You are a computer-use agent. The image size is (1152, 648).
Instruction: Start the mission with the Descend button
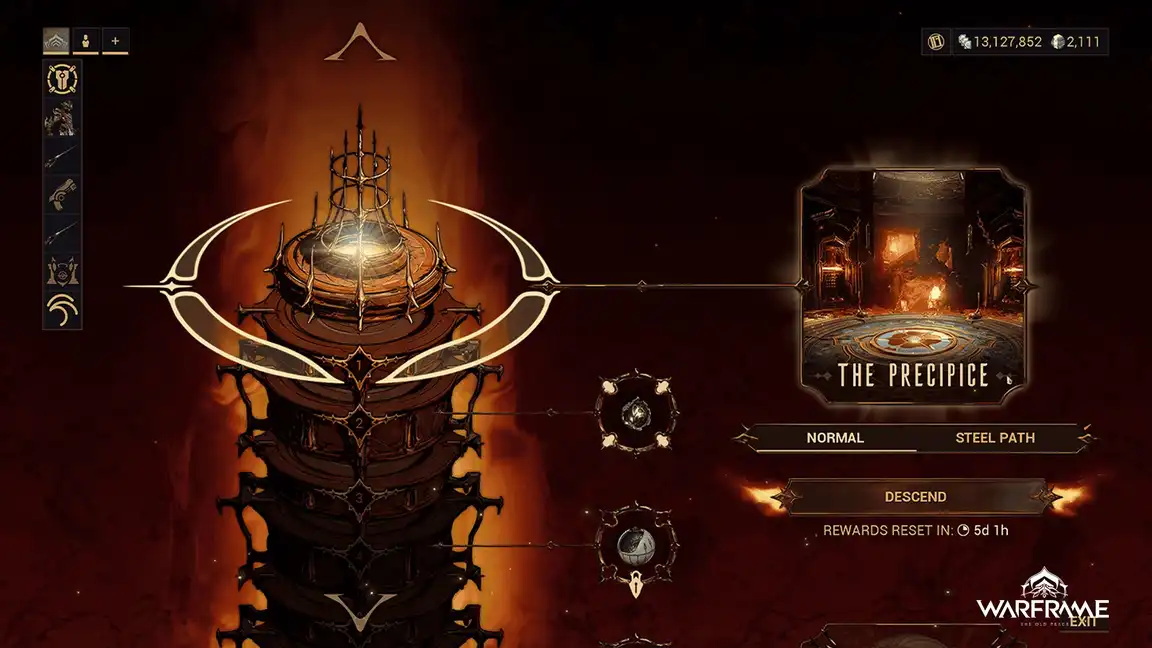(x=915, y=497)
